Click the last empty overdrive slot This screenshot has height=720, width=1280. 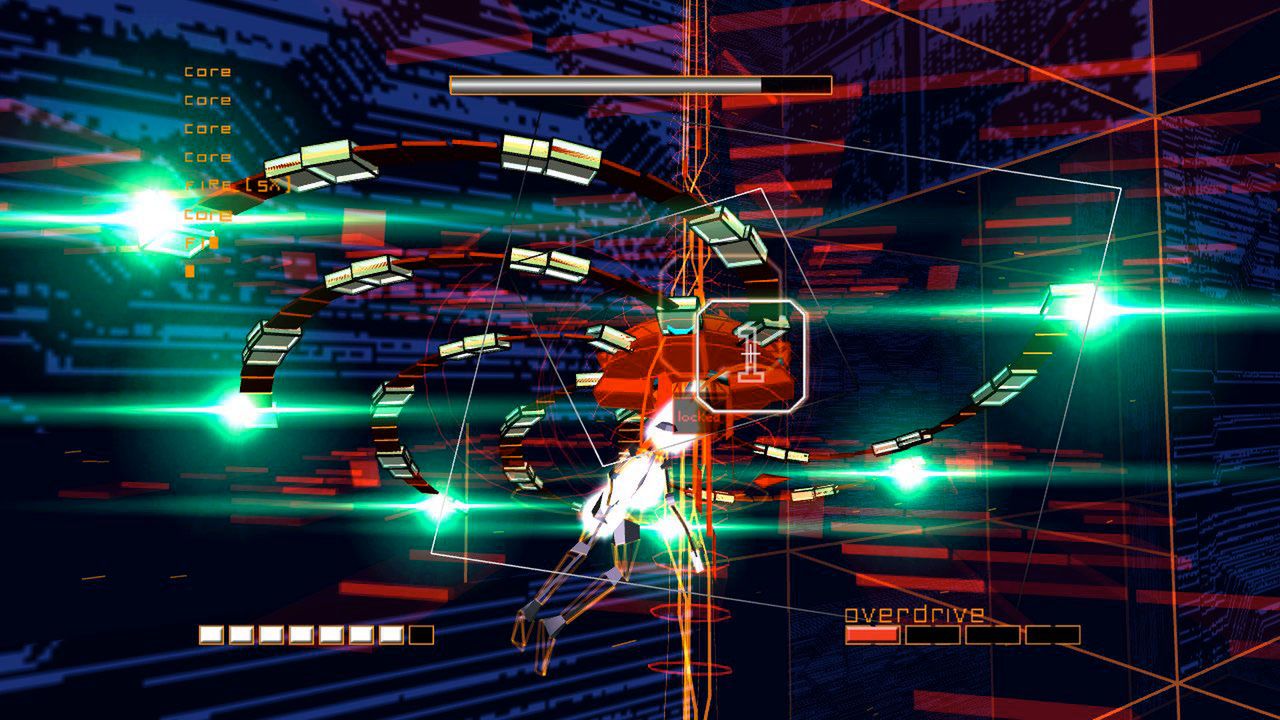[1053, 634]
